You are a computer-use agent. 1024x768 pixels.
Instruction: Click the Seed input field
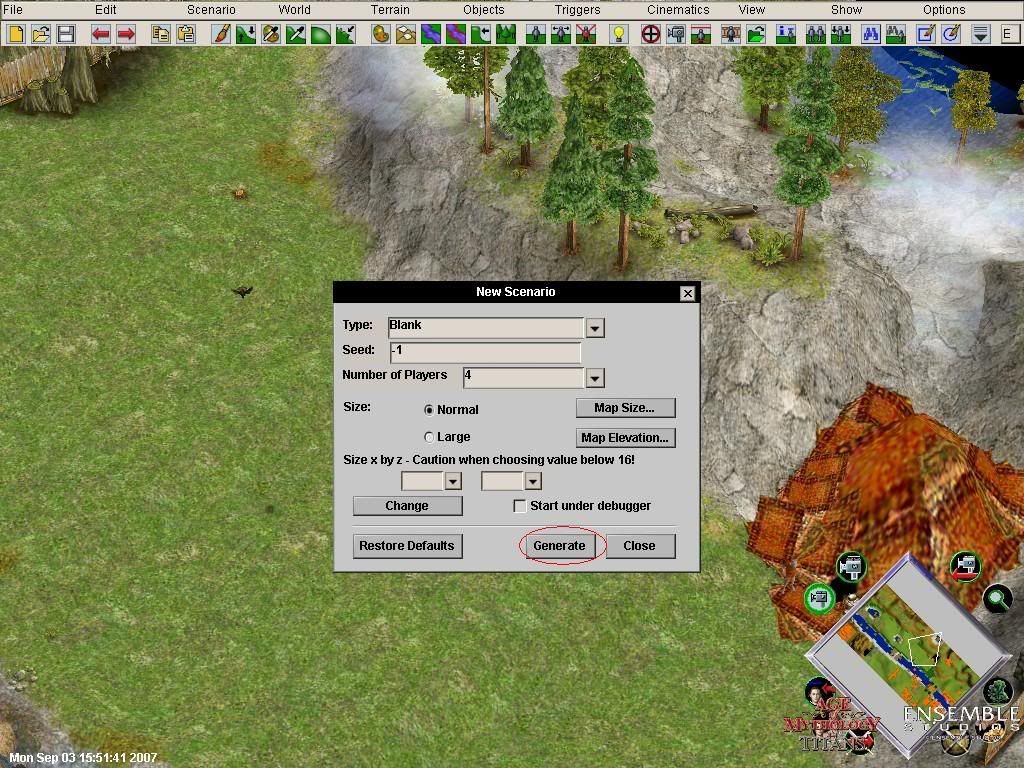(484, 351)
